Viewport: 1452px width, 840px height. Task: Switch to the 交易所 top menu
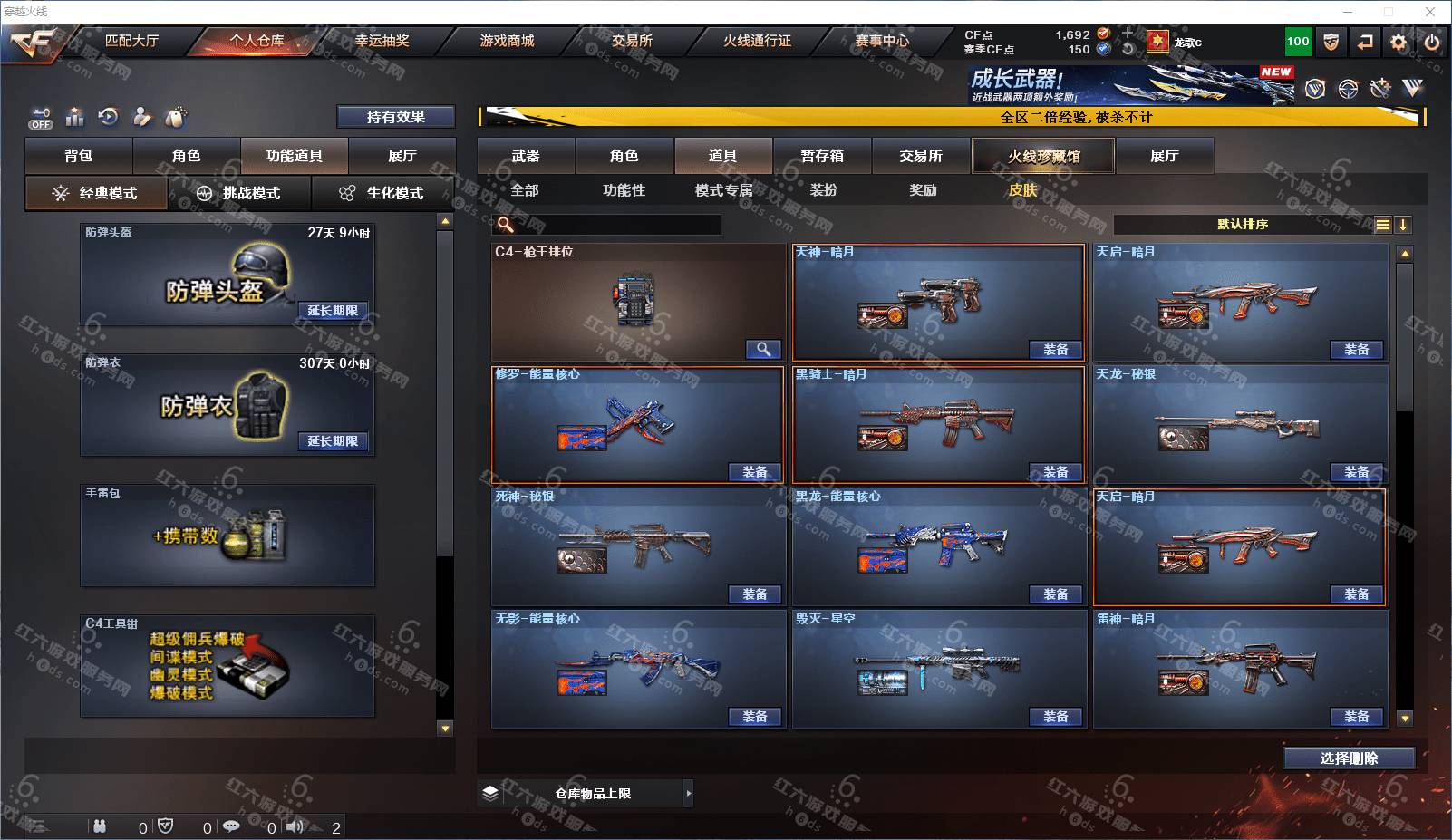click(x=632, y=41)
